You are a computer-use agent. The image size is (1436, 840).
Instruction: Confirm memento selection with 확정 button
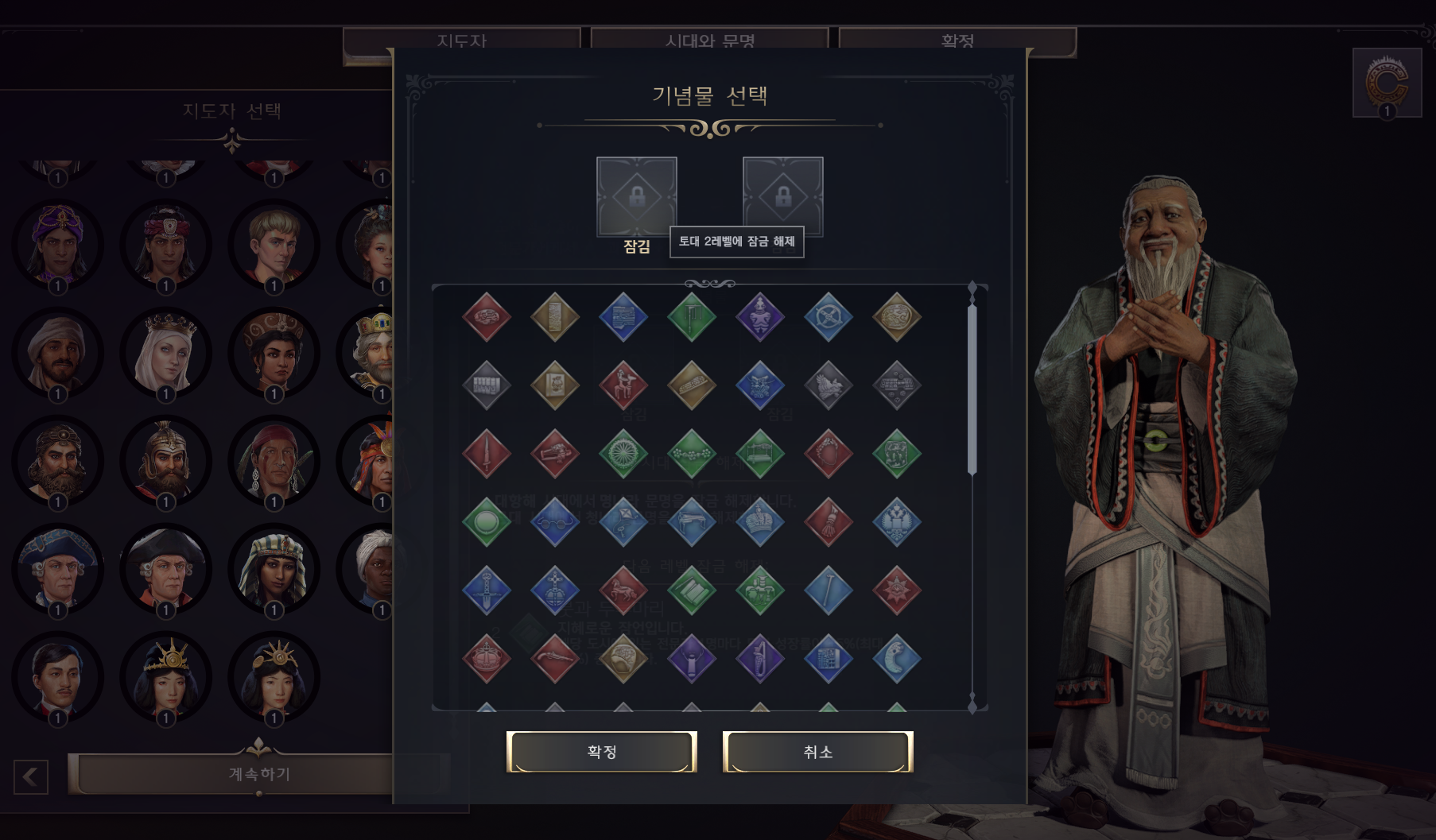601,752
